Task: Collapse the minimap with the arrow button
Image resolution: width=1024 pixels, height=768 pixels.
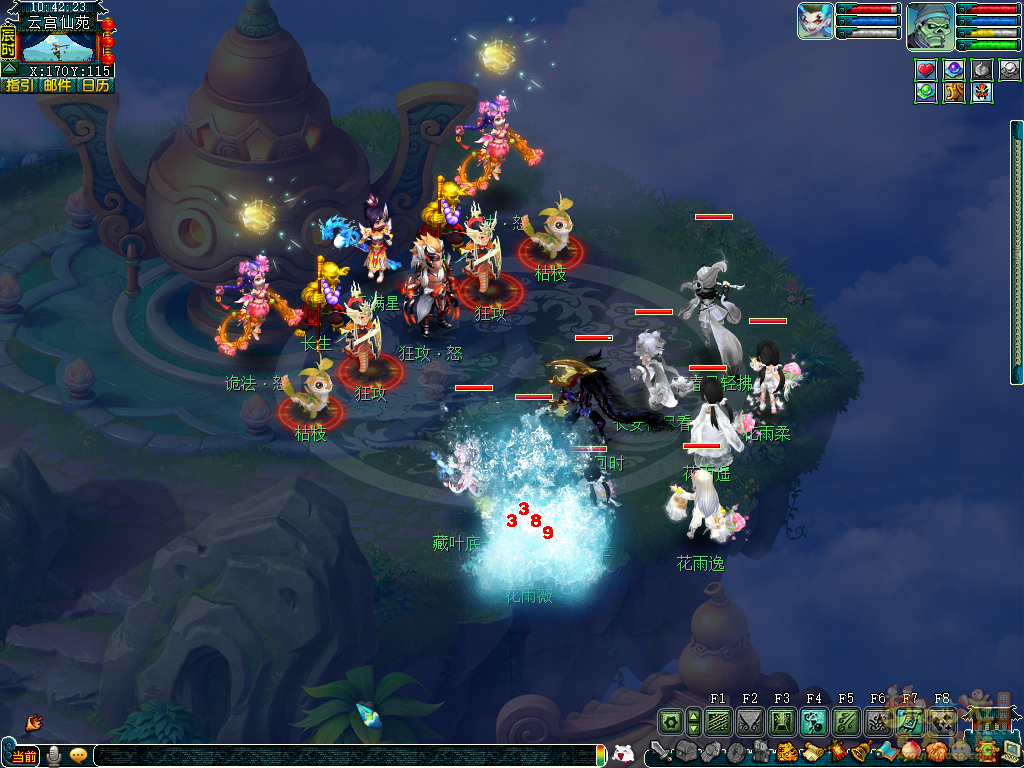Action: click(9, 69)
